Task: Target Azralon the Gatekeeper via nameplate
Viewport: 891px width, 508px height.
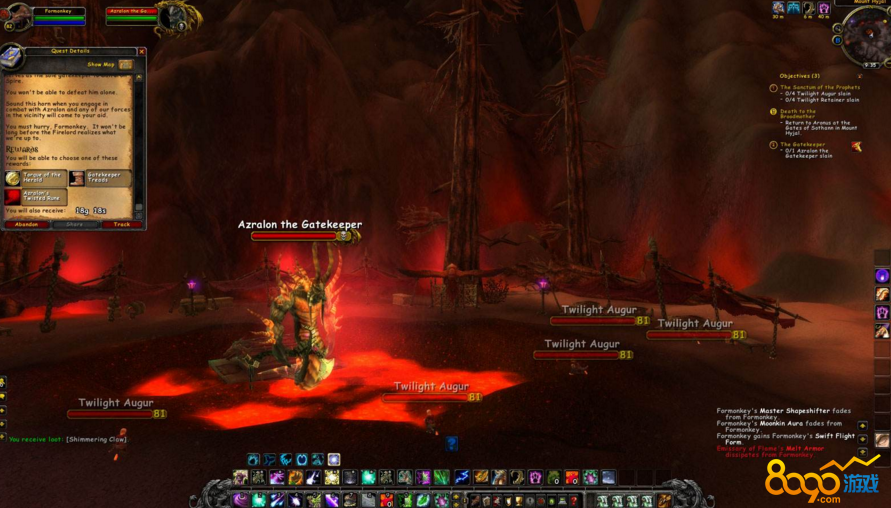Action: [x=300, y=225]
